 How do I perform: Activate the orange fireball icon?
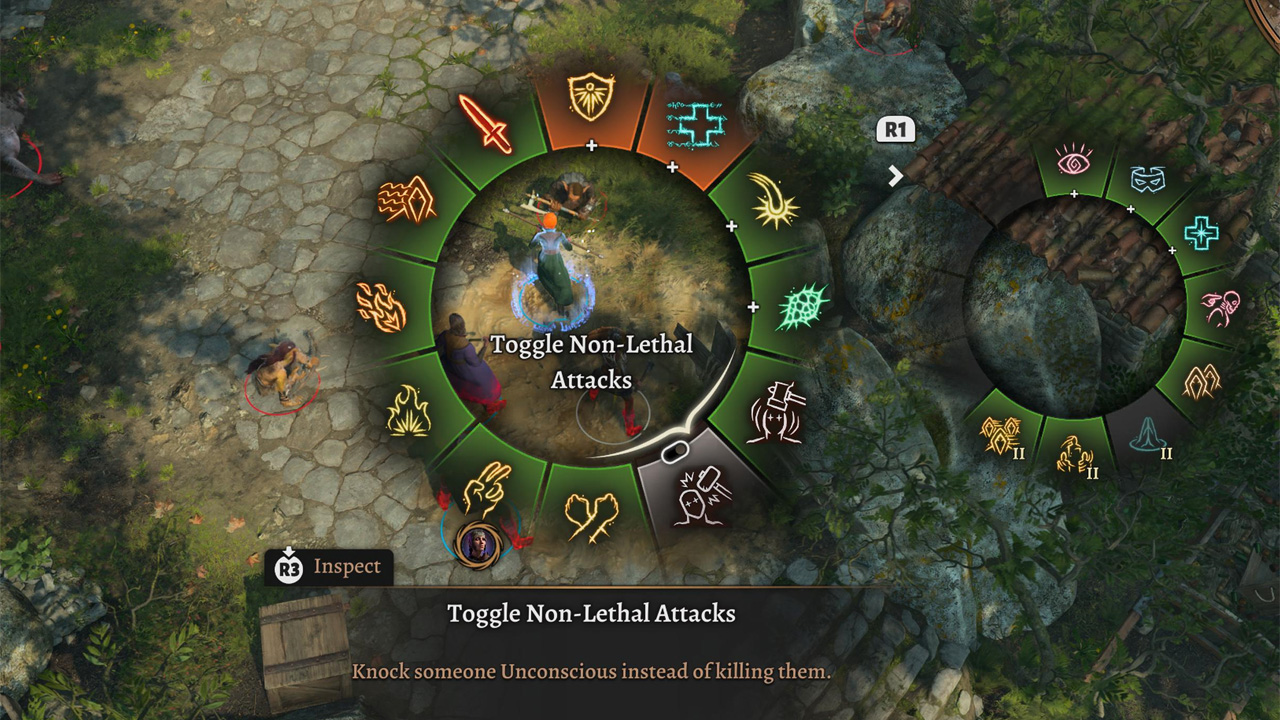coord(381,307)
